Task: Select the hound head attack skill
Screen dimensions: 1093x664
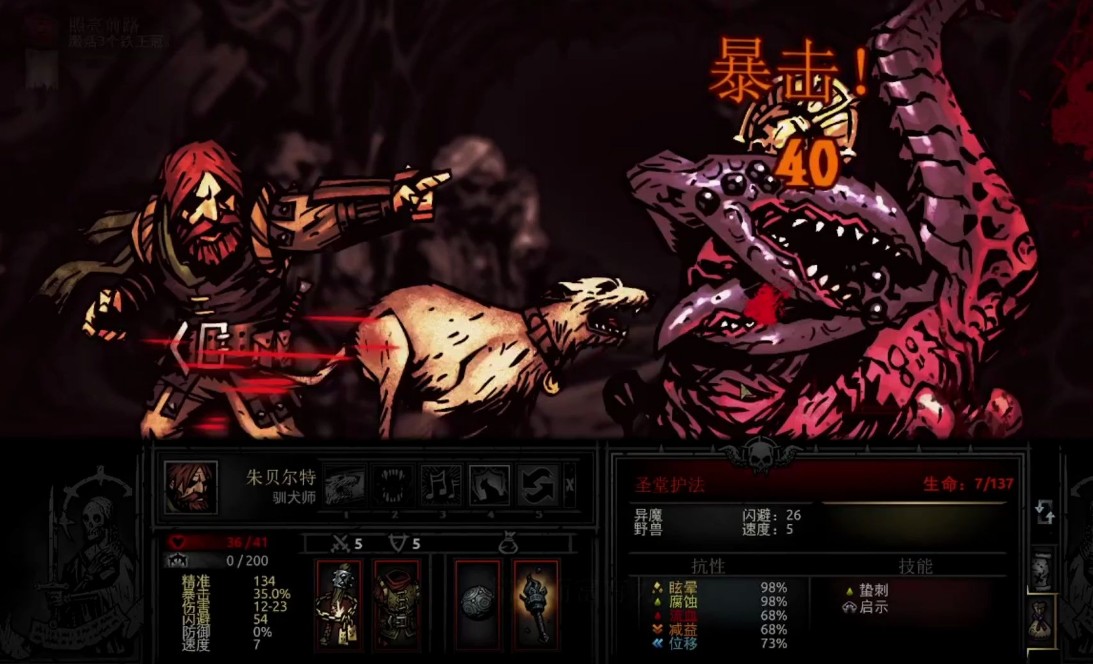Action: 345,485
